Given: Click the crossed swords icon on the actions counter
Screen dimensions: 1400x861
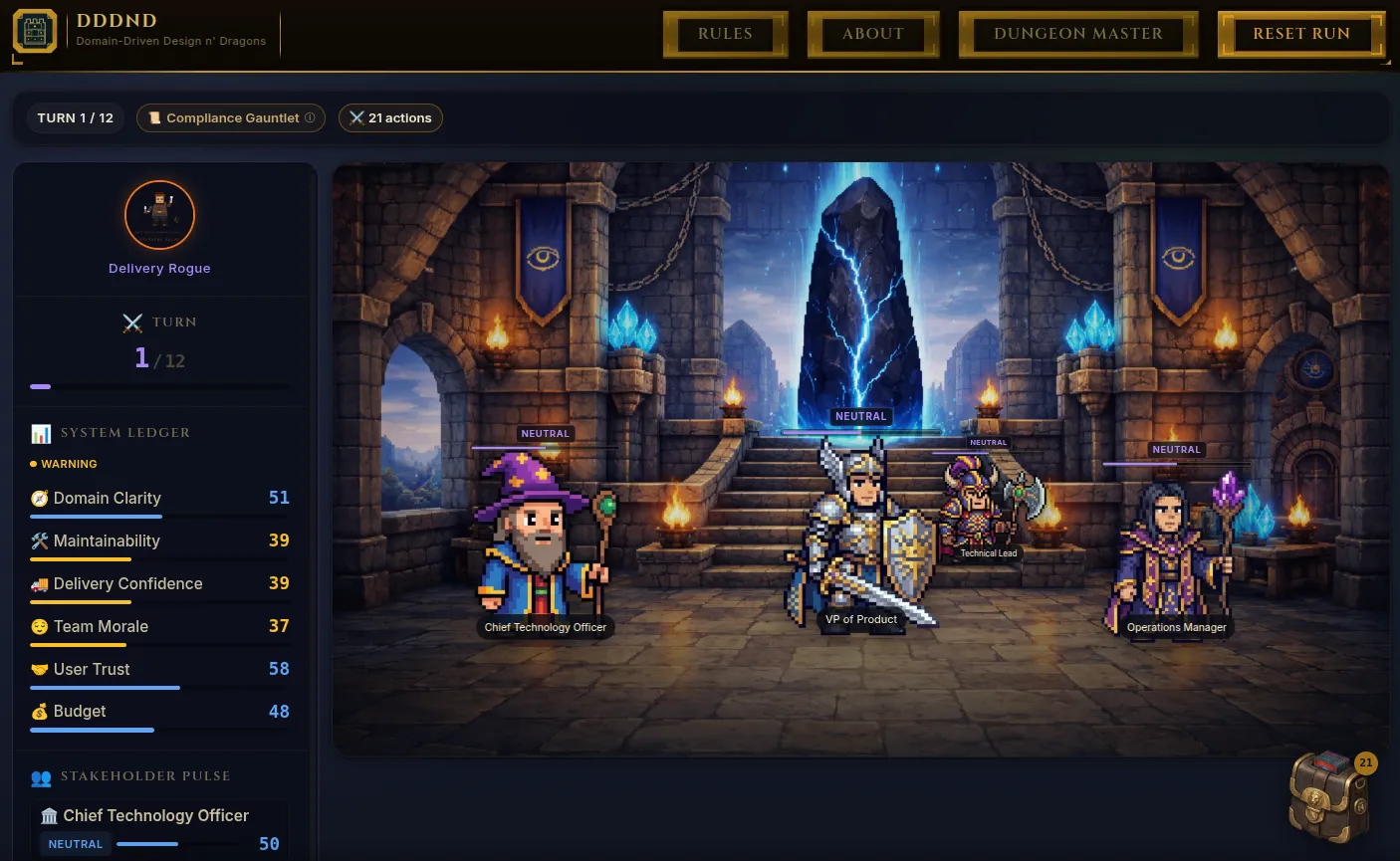Looking at the screenshot, I should [356, 117].
